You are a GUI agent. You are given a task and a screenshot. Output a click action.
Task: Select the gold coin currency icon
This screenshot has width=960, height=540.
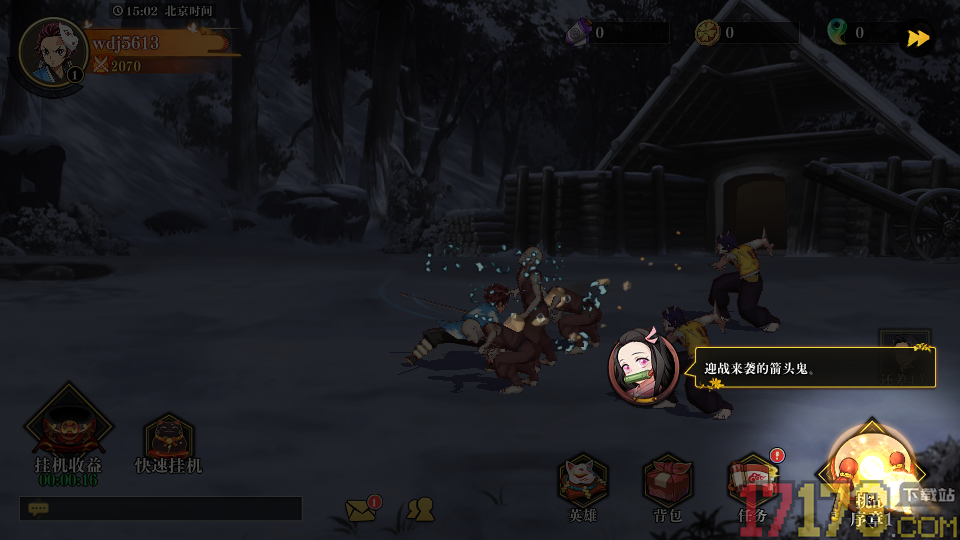pos(708,33)
